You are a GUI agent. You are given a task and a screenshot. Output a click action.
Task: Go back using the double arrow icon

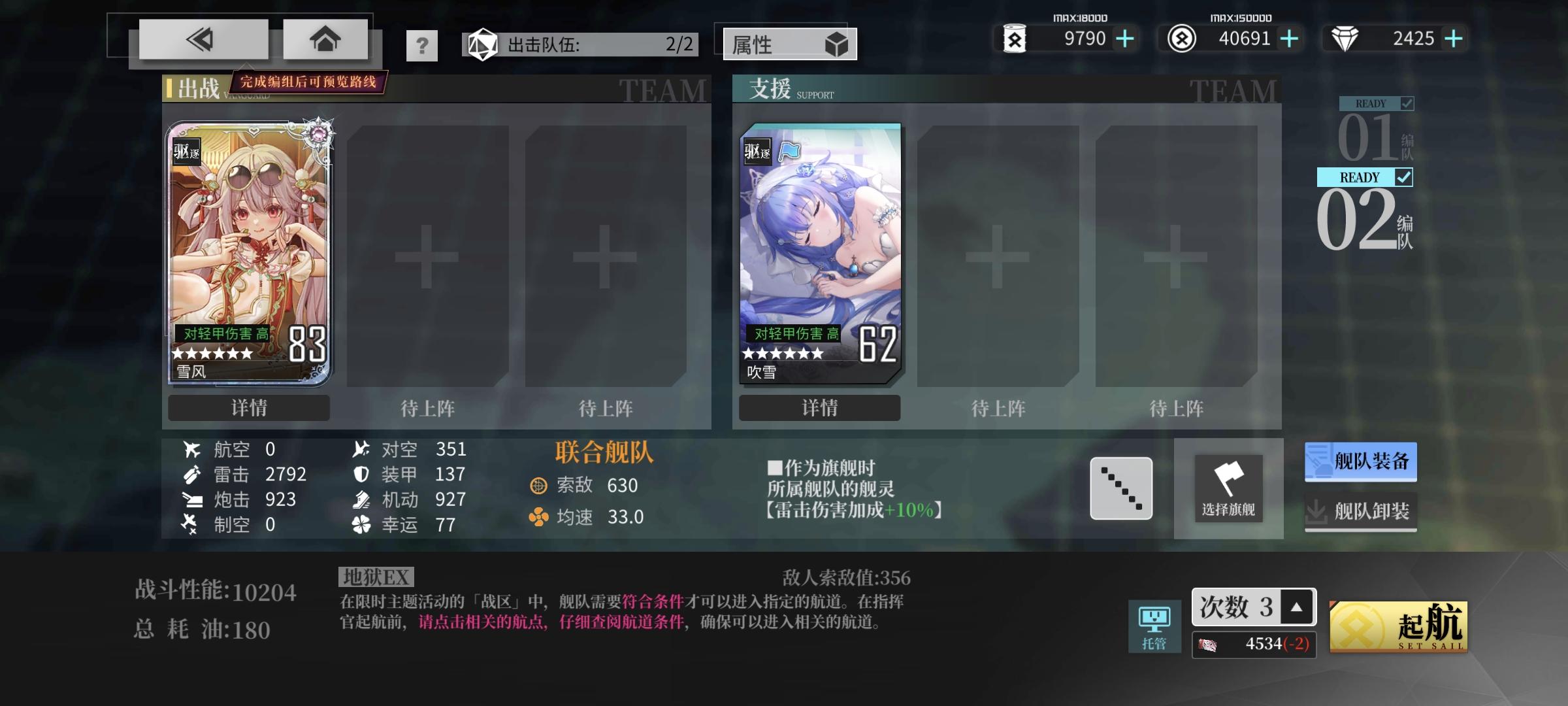tap(201, 39)
